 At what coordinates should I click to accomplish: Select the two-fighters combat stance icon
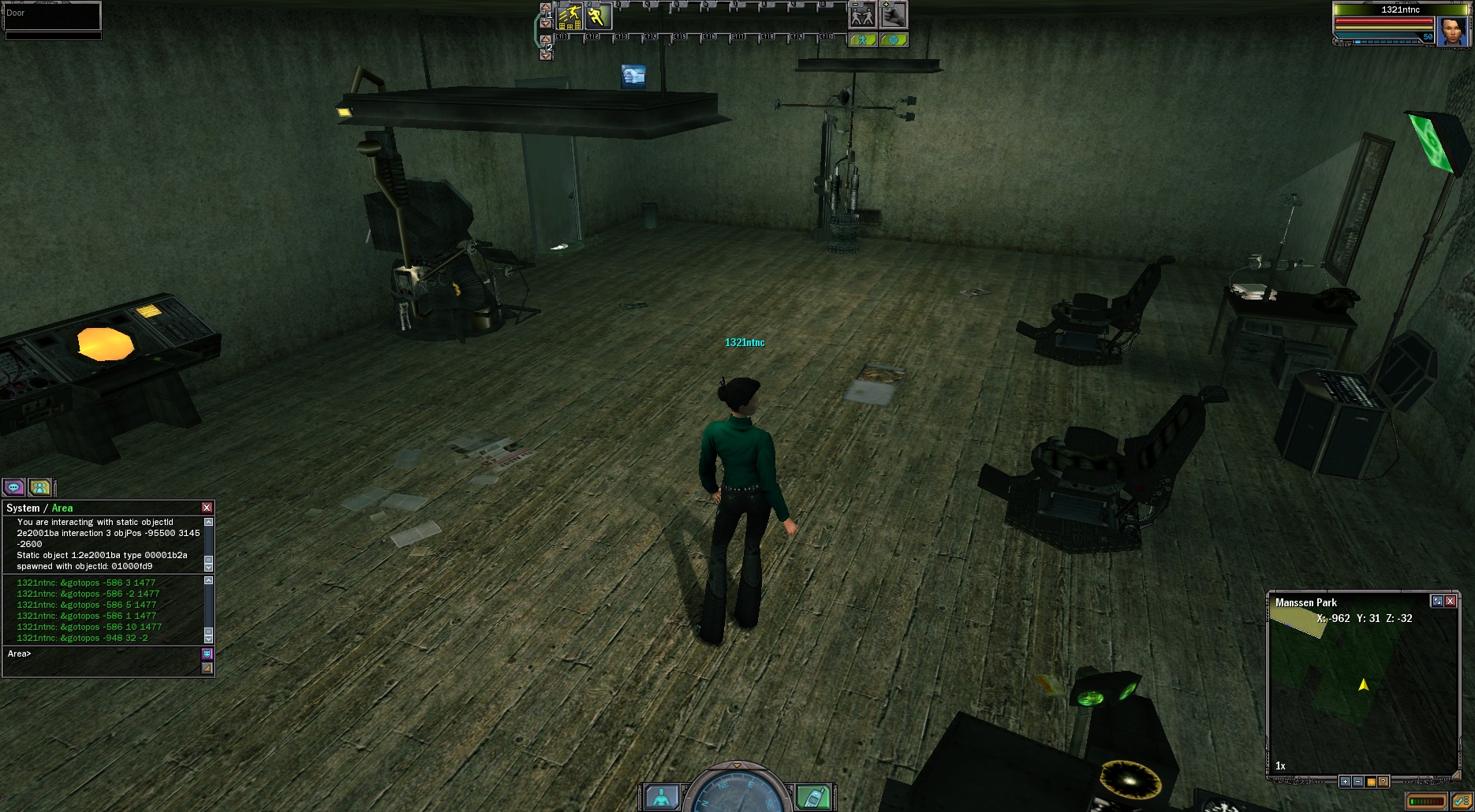pyautogui.click(x=862, y=15)
